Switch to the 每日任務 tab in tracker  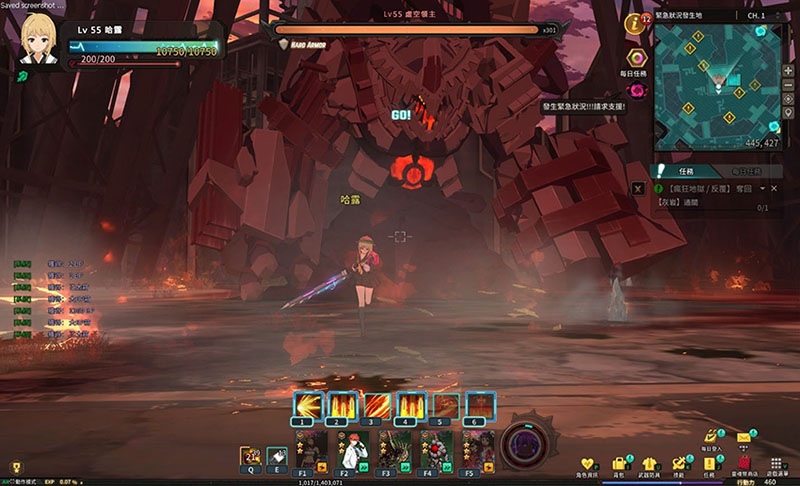(x=746, y=171)
